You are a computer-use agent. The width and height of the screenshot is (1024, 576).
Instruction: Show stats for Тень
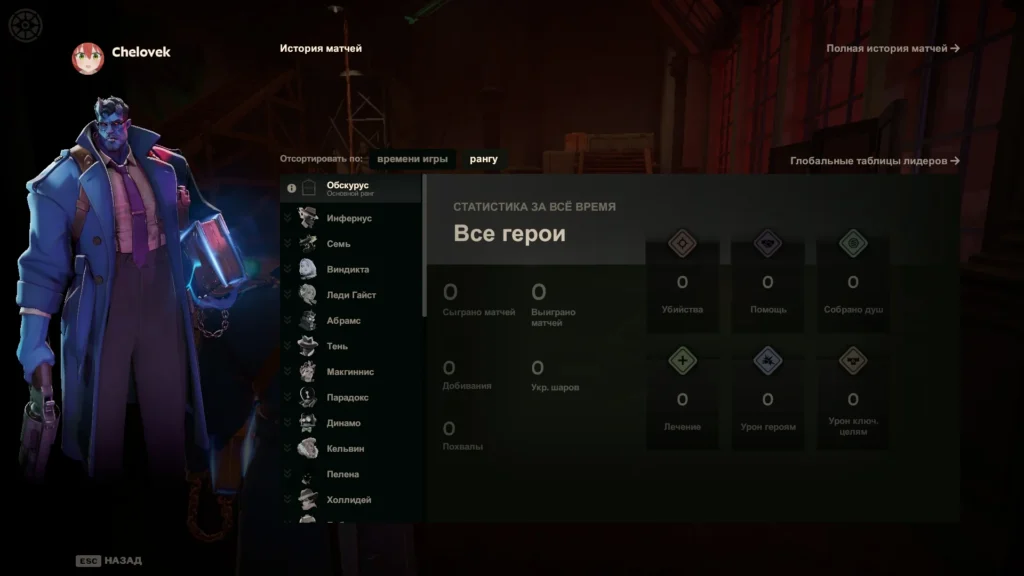coord(337,346)
